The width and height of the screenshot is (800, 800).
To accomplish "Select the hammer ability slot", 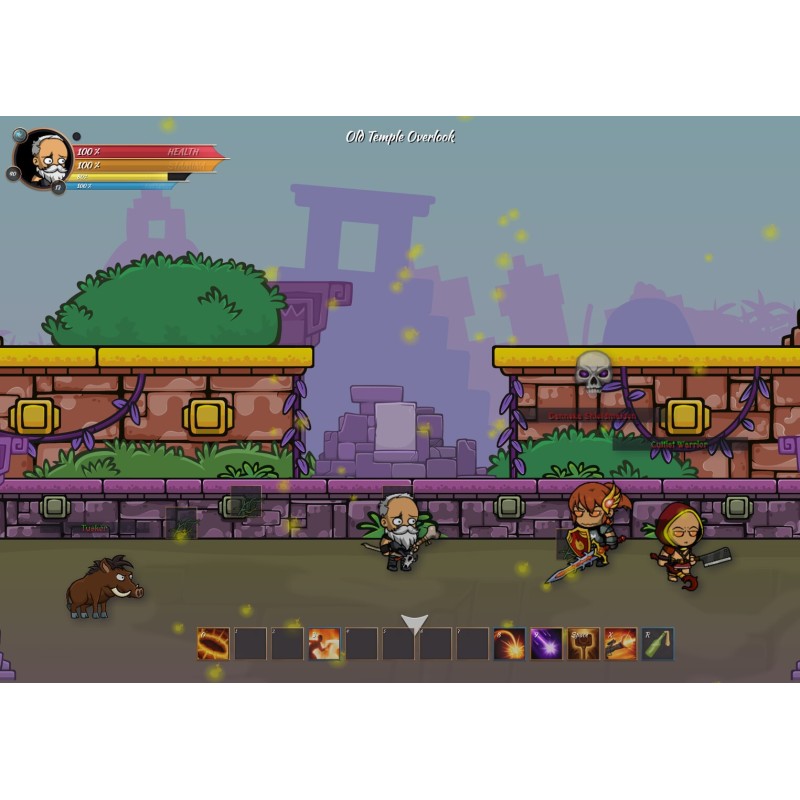I will click(583, 644).
